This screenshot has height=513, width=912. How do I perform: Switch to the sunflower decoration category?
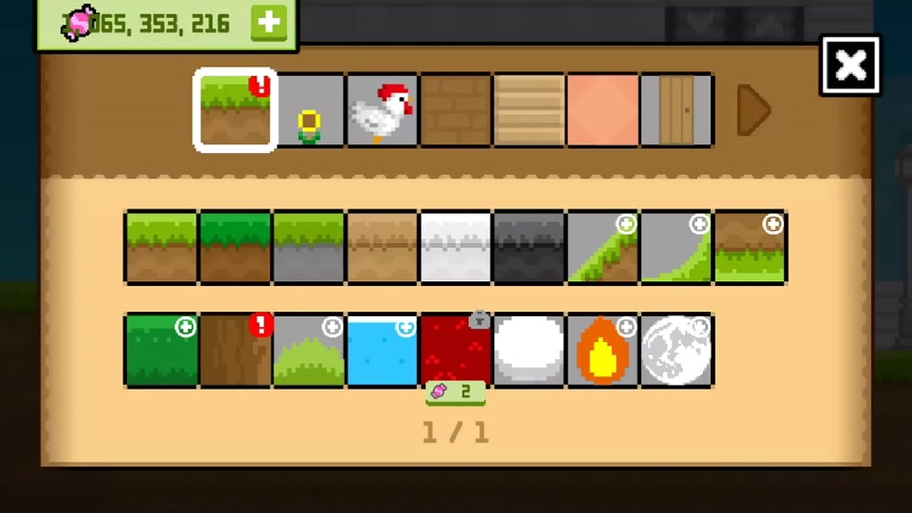pyautogui.click(x=309, y=110)
